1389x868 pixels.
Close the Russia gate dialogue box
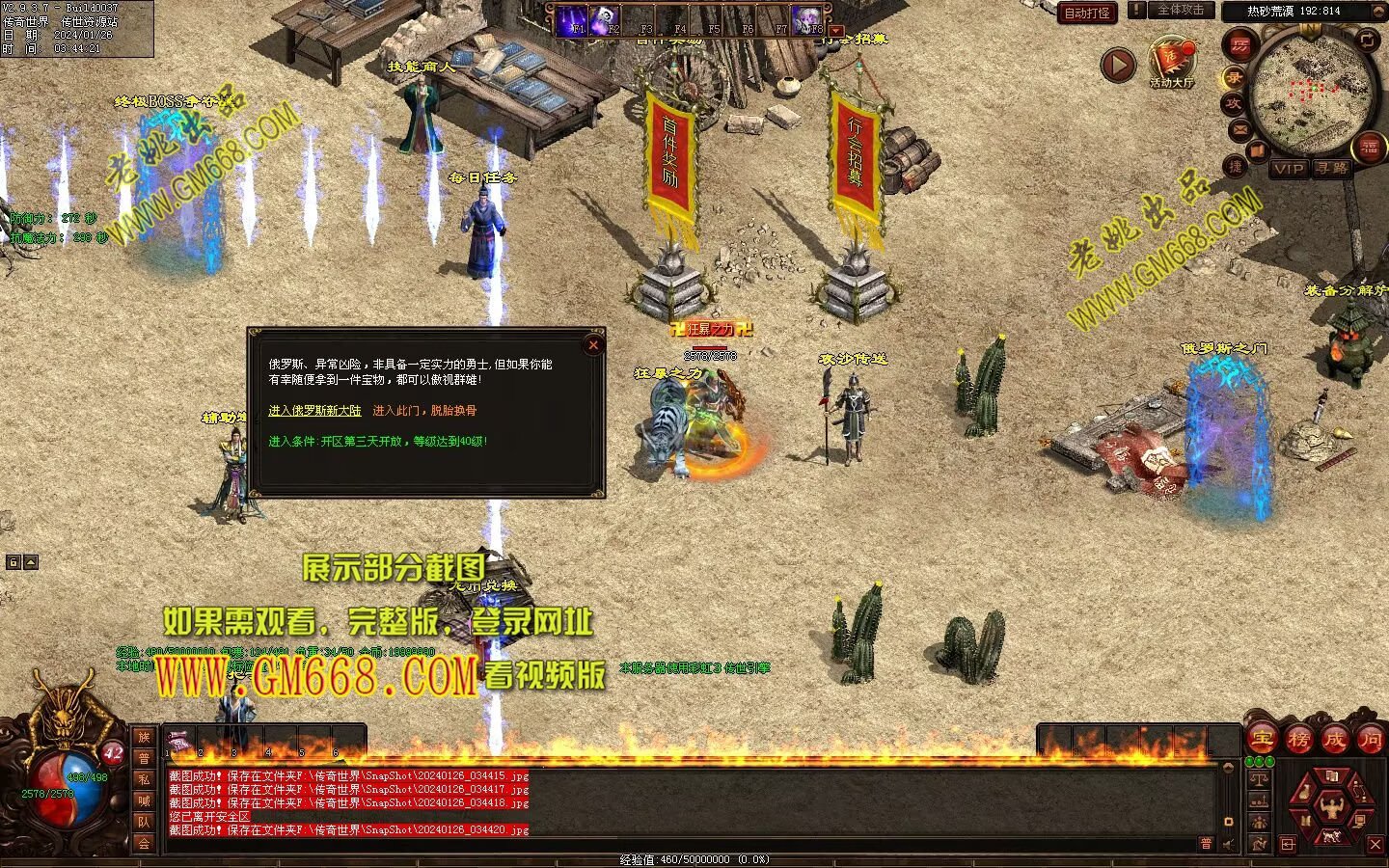click(x=593, y=344)
